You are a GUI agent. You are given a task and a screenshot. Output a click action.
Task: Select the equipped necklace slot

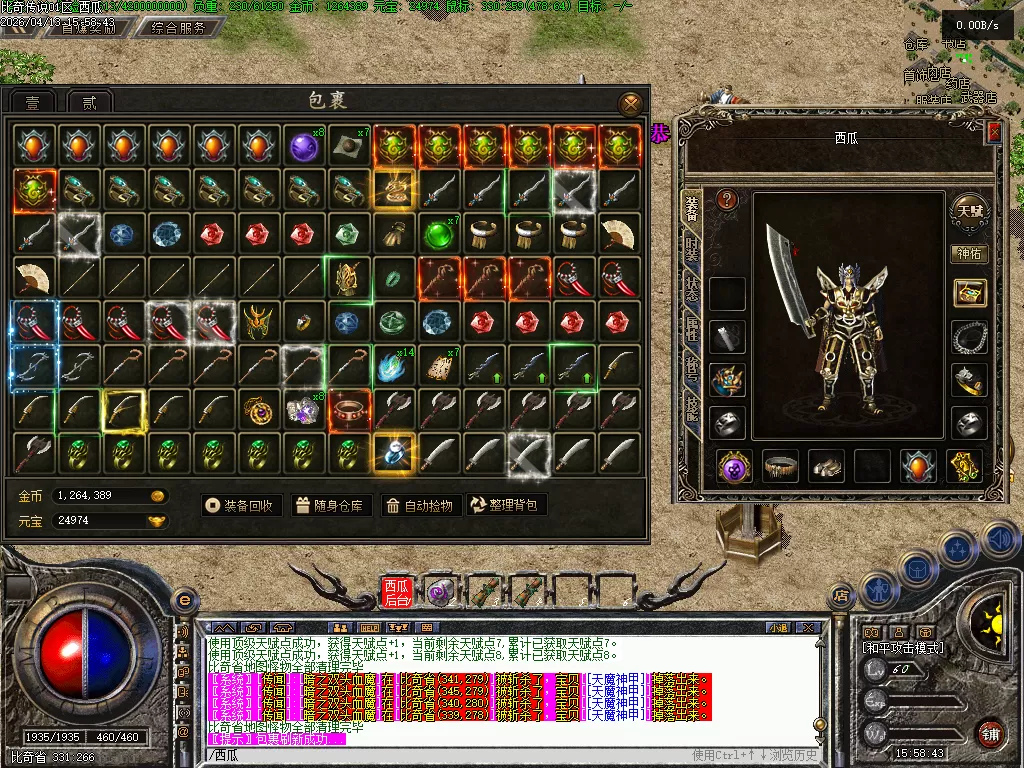(968, 337)
